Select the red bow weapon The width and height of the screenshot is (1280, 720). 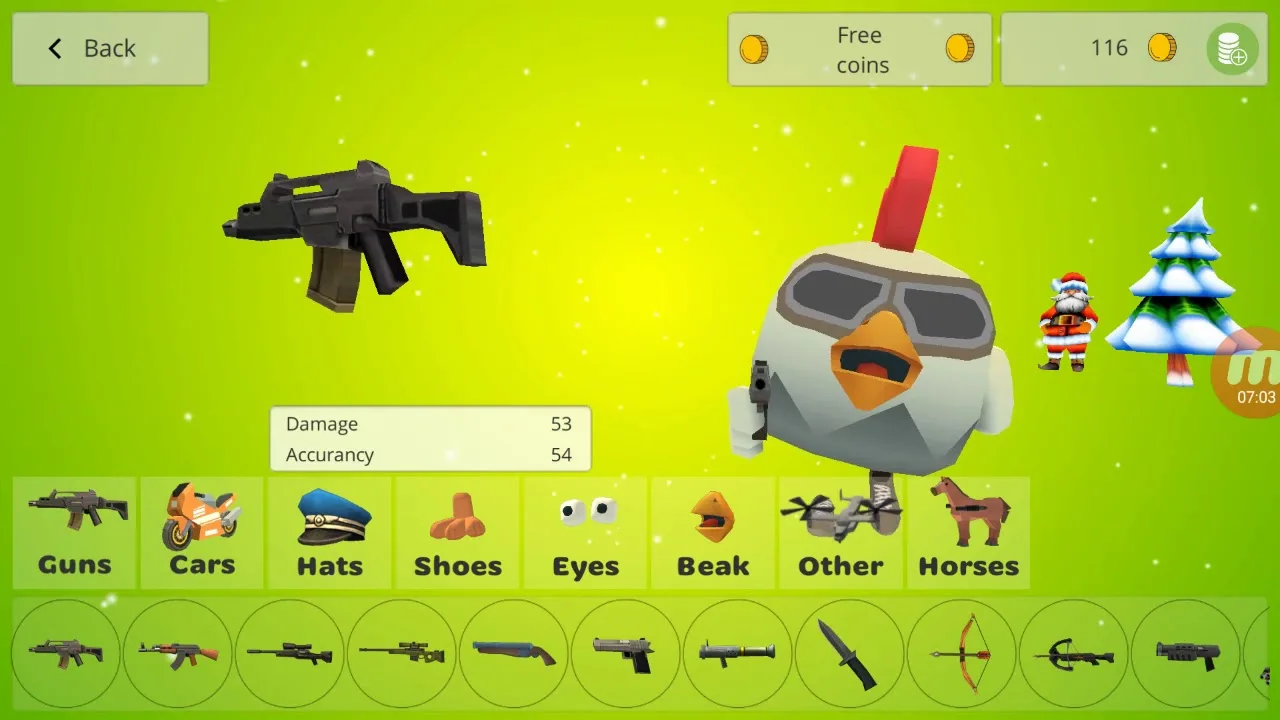coord(961,652)
